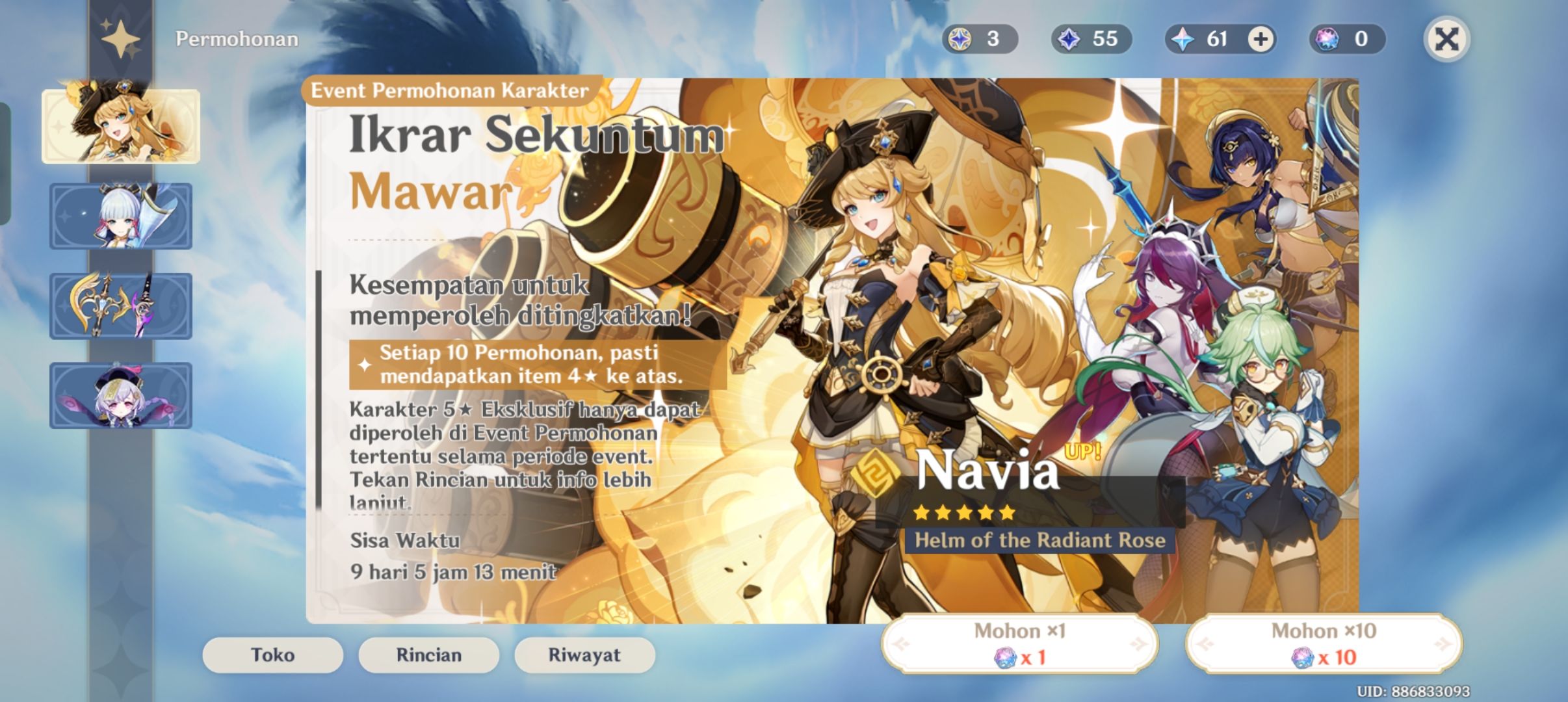Open Rincian for banner details
Screen dimensions: 1568x702
(x=428, y=655)
